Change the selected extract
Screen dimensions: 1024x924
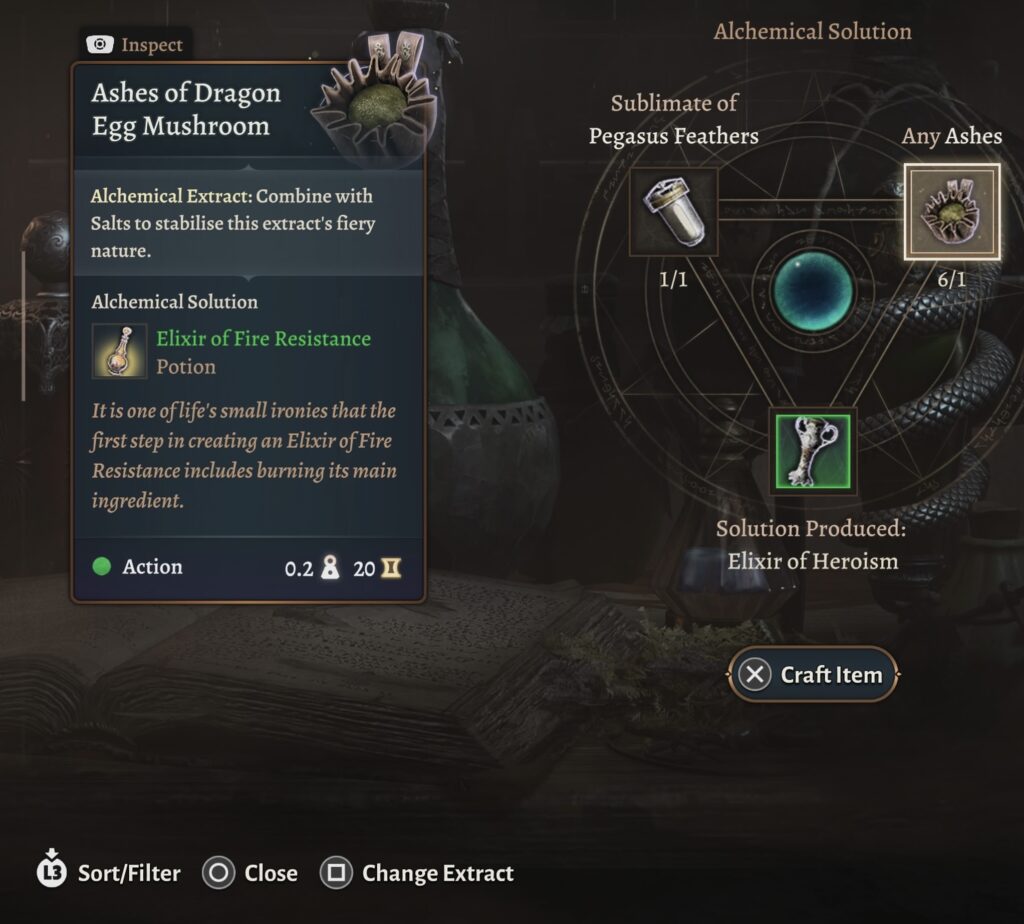pyautogui.click(x=416, y=873)
